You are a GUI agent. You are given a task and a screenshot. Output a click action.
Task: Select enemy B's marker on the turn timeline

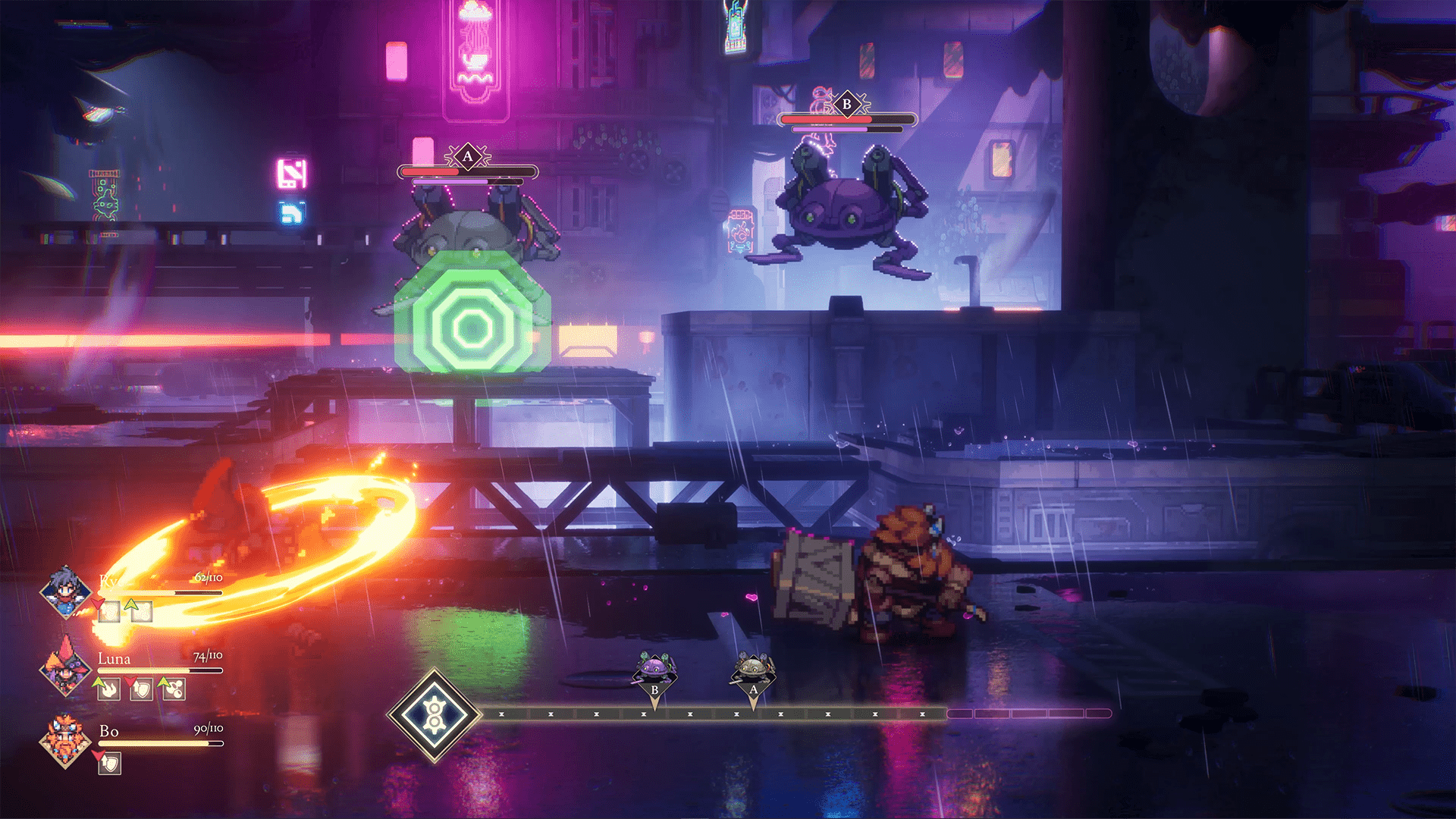[654, 673]
